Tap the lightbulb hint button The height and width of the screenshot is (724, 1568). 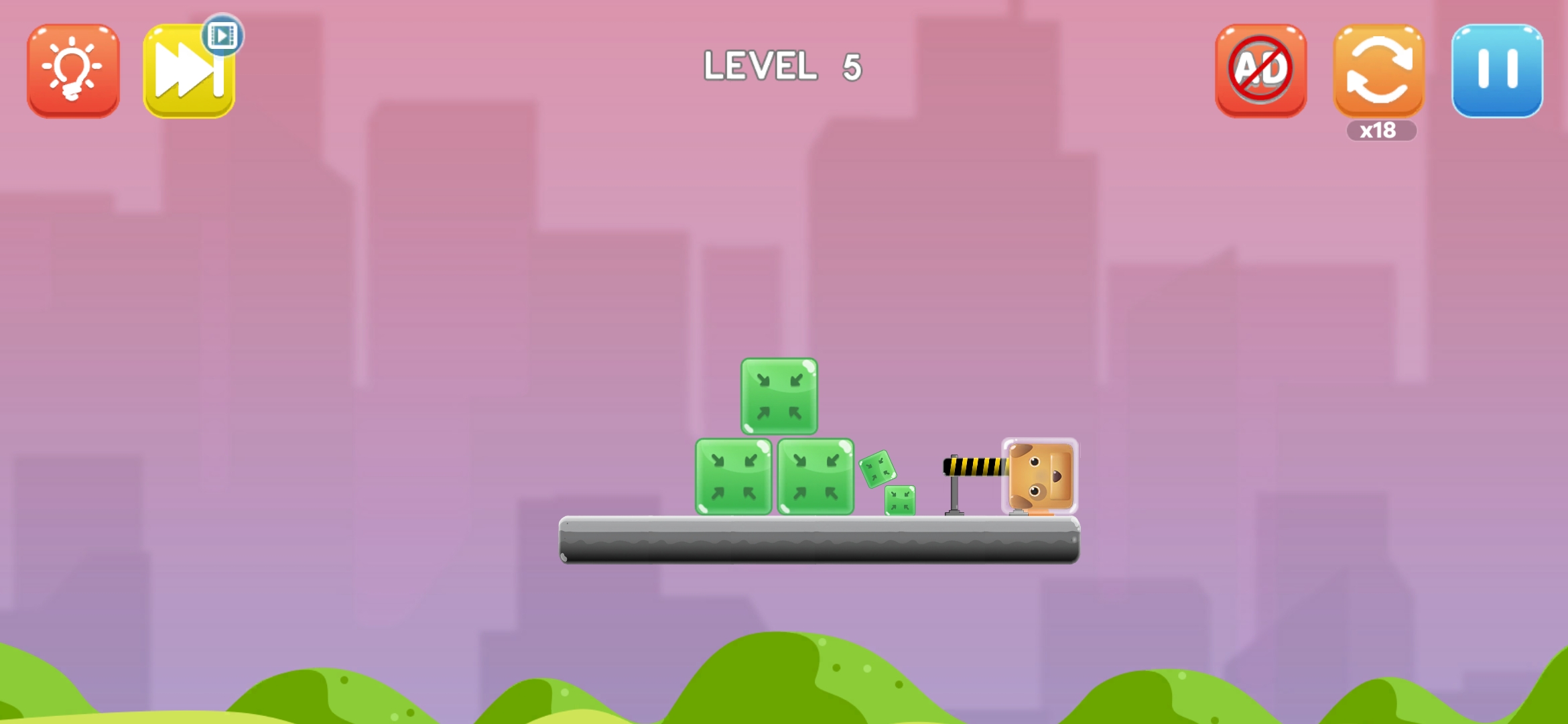73,70
